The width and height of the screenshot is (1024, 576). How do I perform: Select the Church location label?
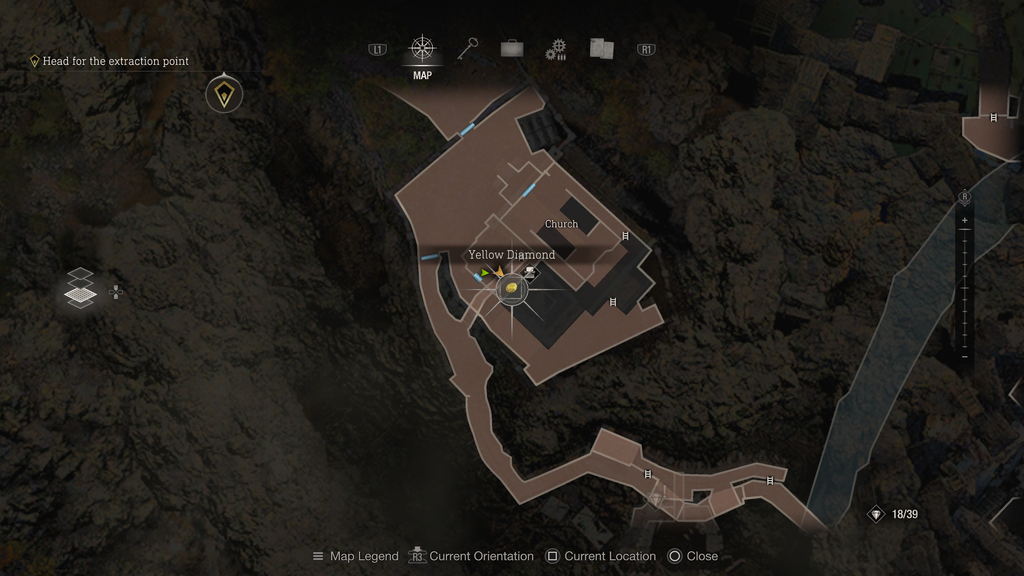561,224
